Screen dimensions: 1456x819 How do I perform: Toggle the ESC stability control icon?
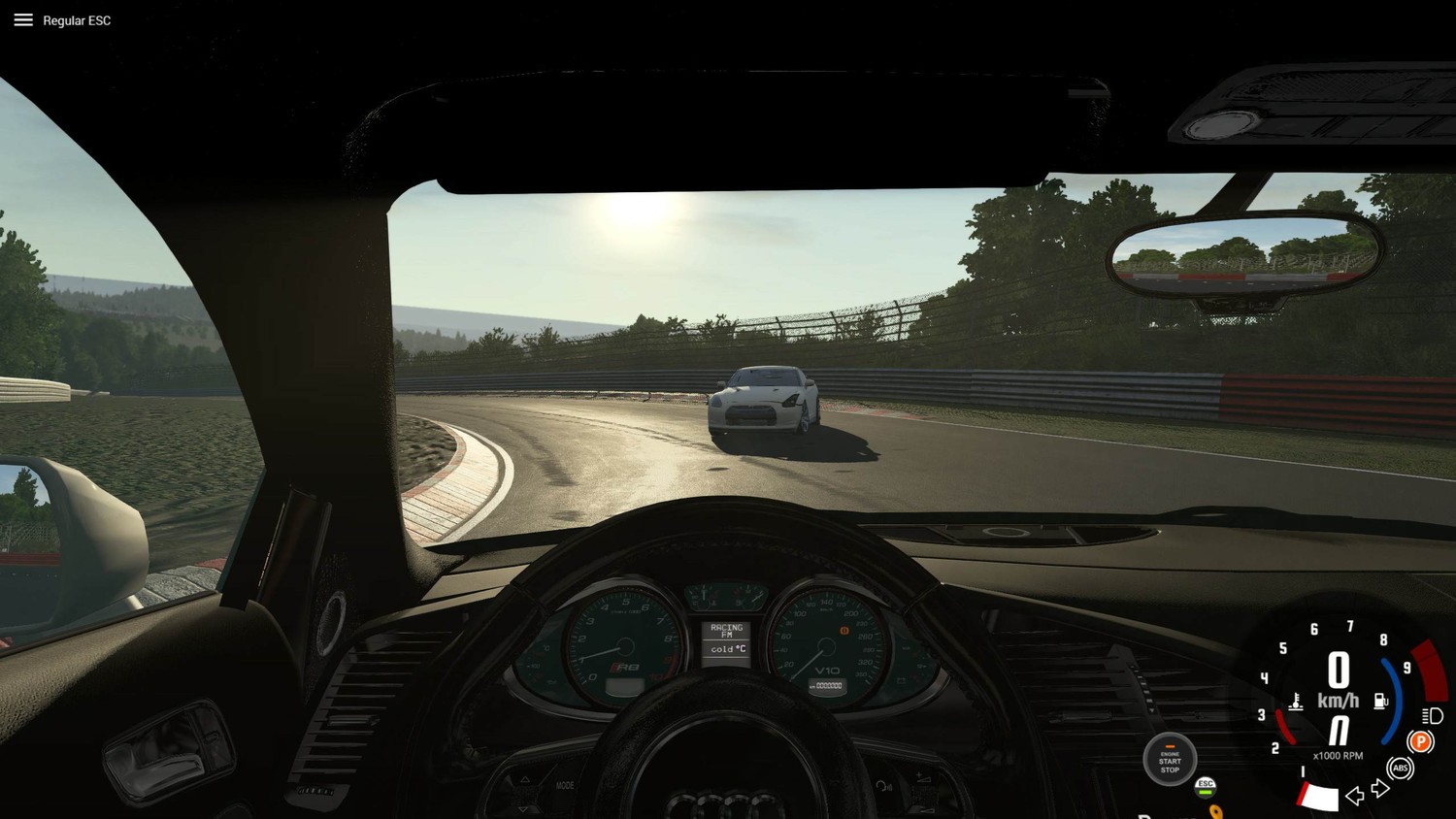pyautogui.click(x=1206, y=786)
